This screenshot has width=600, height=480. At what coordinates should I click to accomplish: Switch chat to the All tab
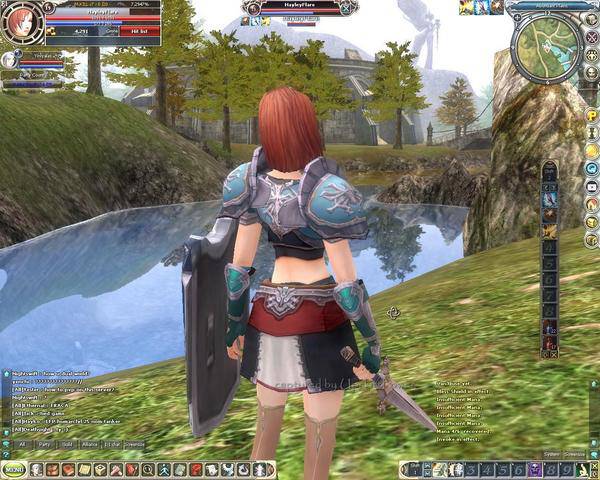point(22,443)
